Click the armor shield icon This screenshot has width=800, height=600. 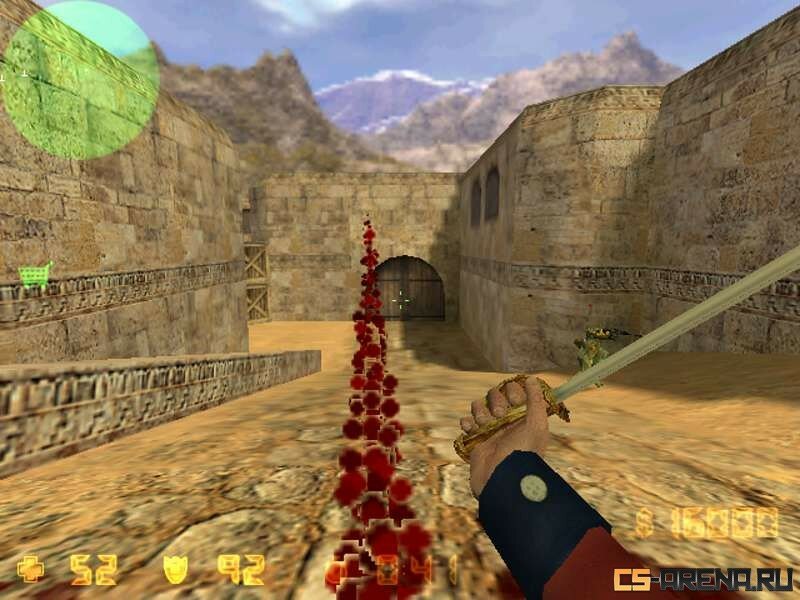point(176,569)
